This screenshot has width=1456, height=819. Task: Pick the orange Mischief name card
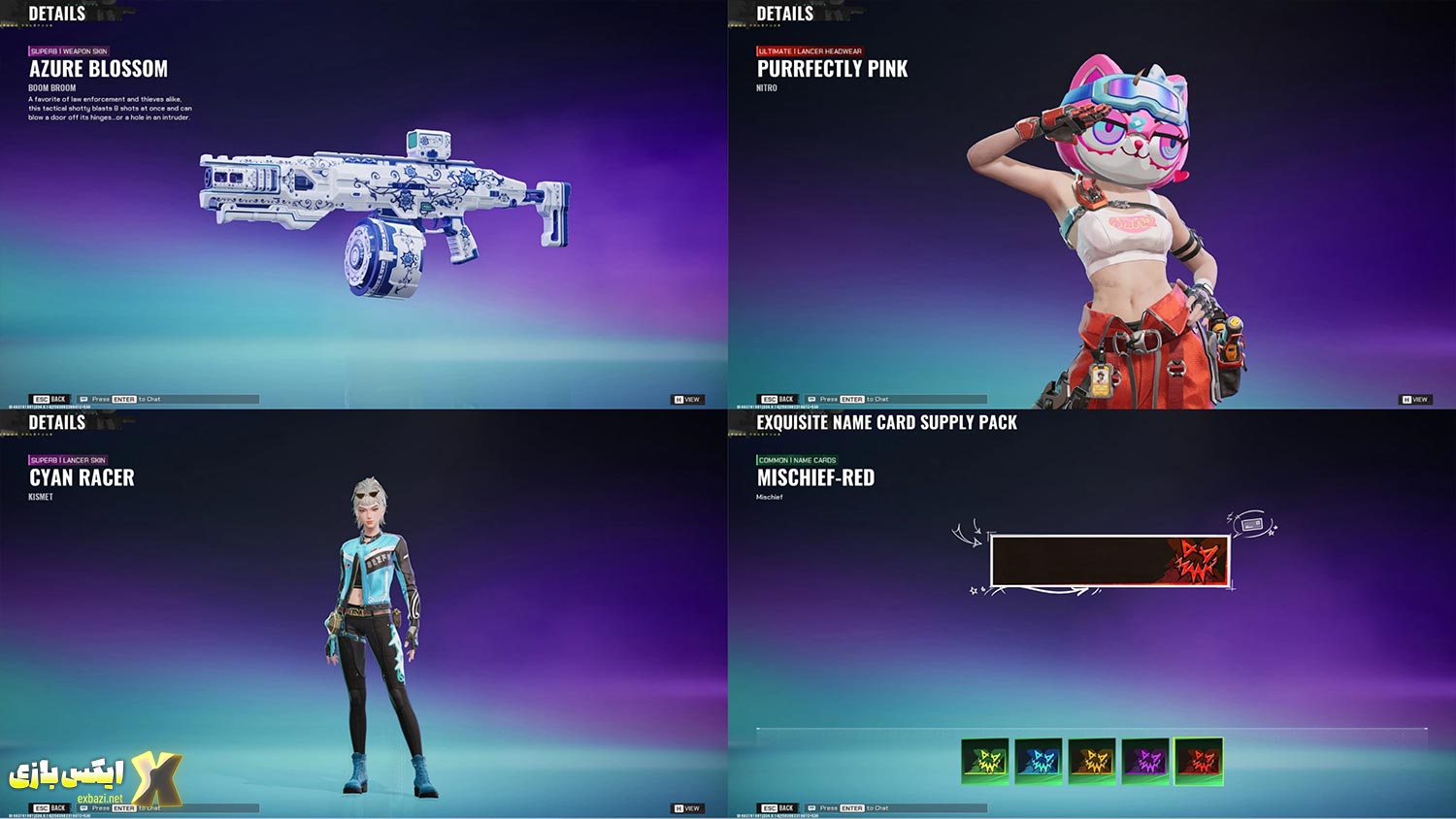pos(1091,761)
